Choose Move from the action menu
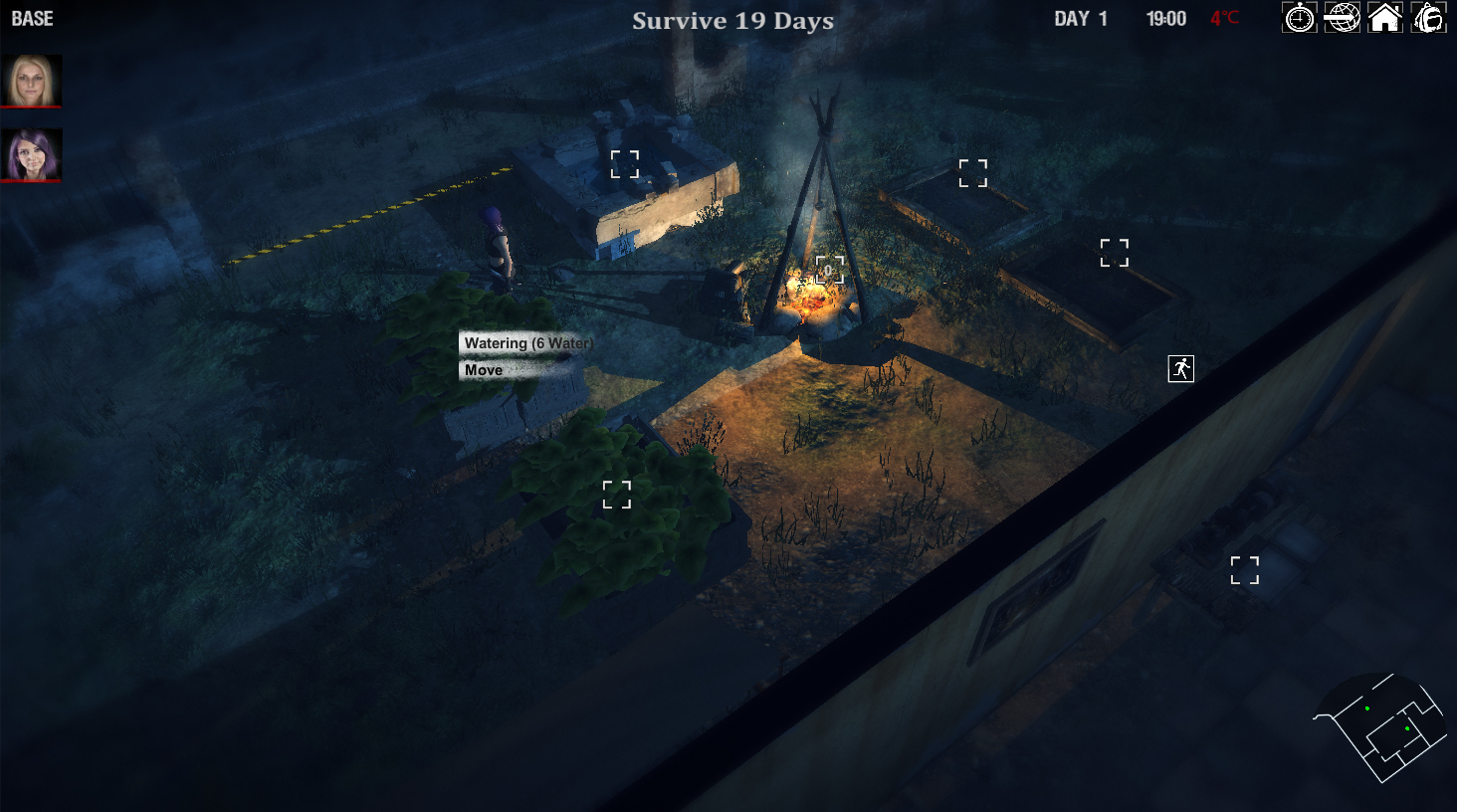1457x812 pixels. [483, 369]
